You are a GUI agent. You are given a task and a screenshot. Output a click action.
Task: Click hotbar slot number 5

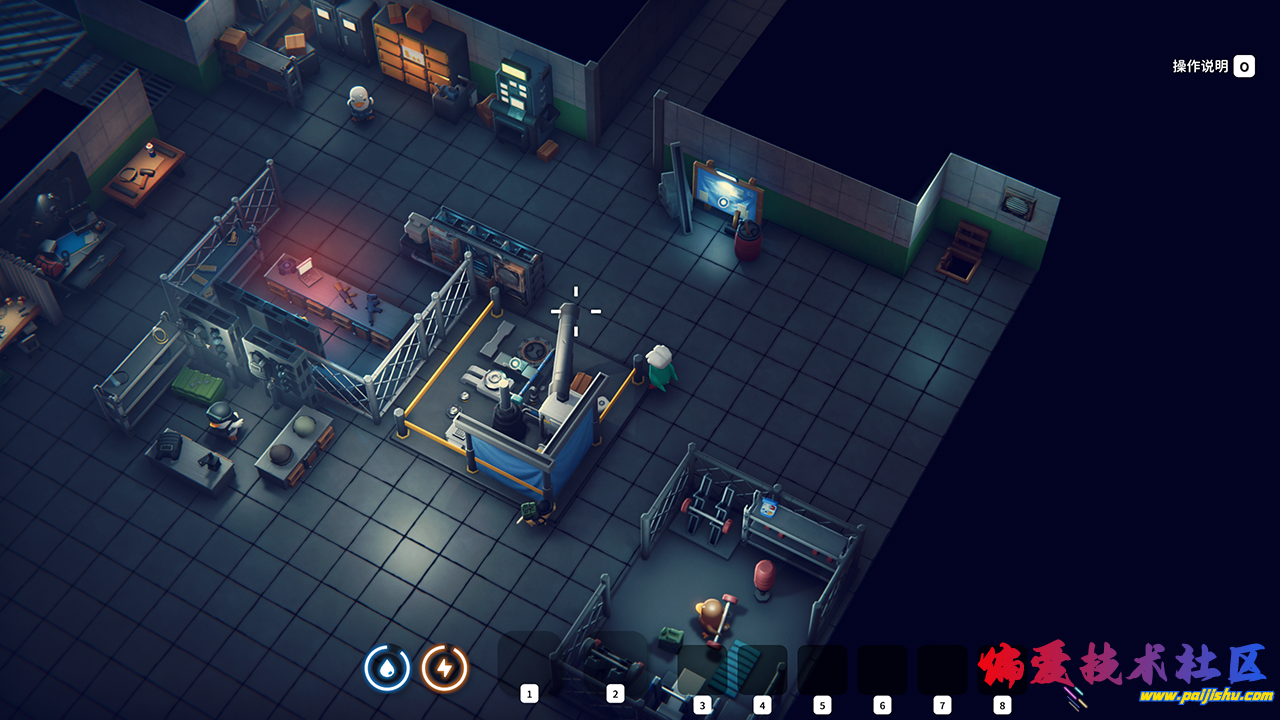point(822,672)
